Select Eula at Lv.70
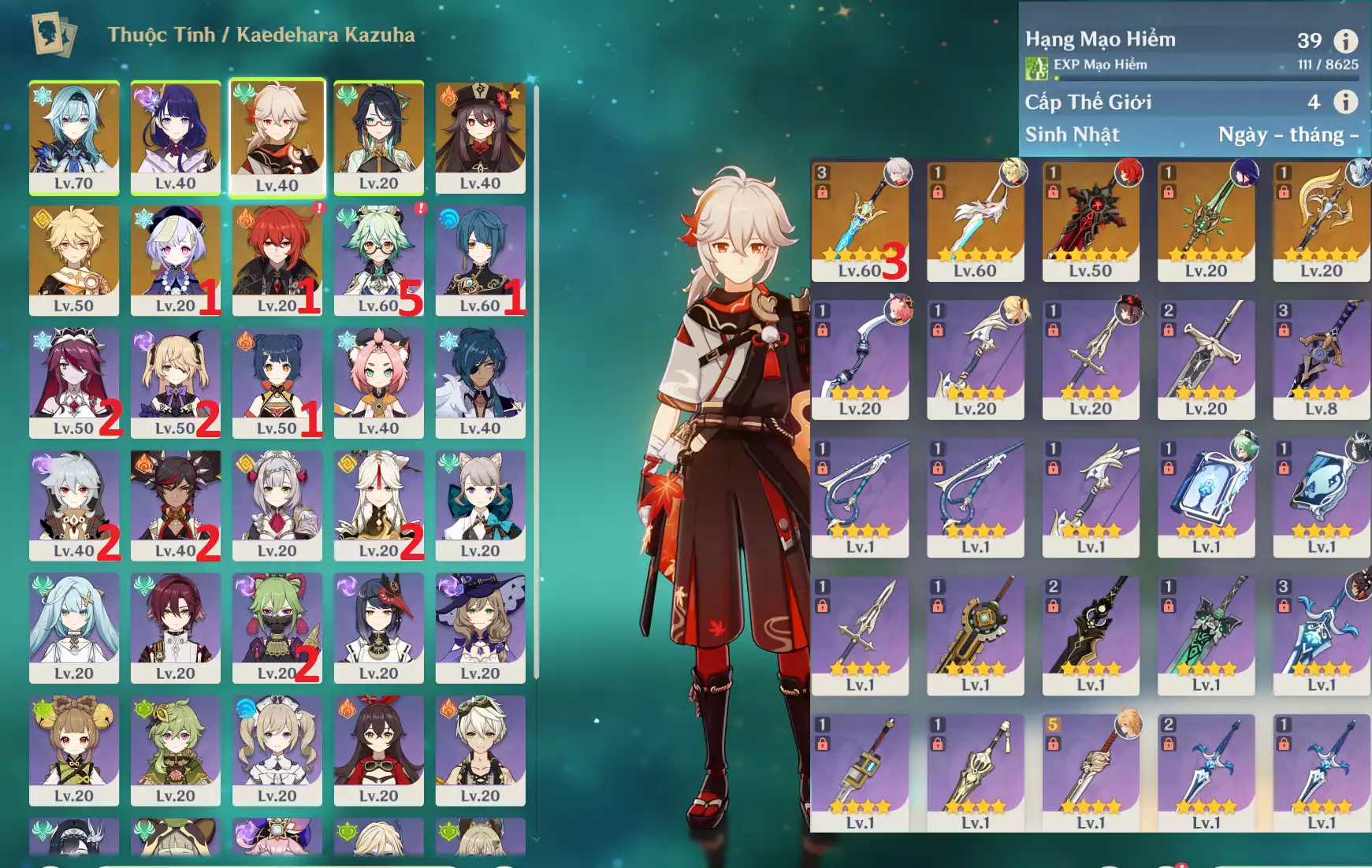 pyautogui.click(x=74, y=135)
